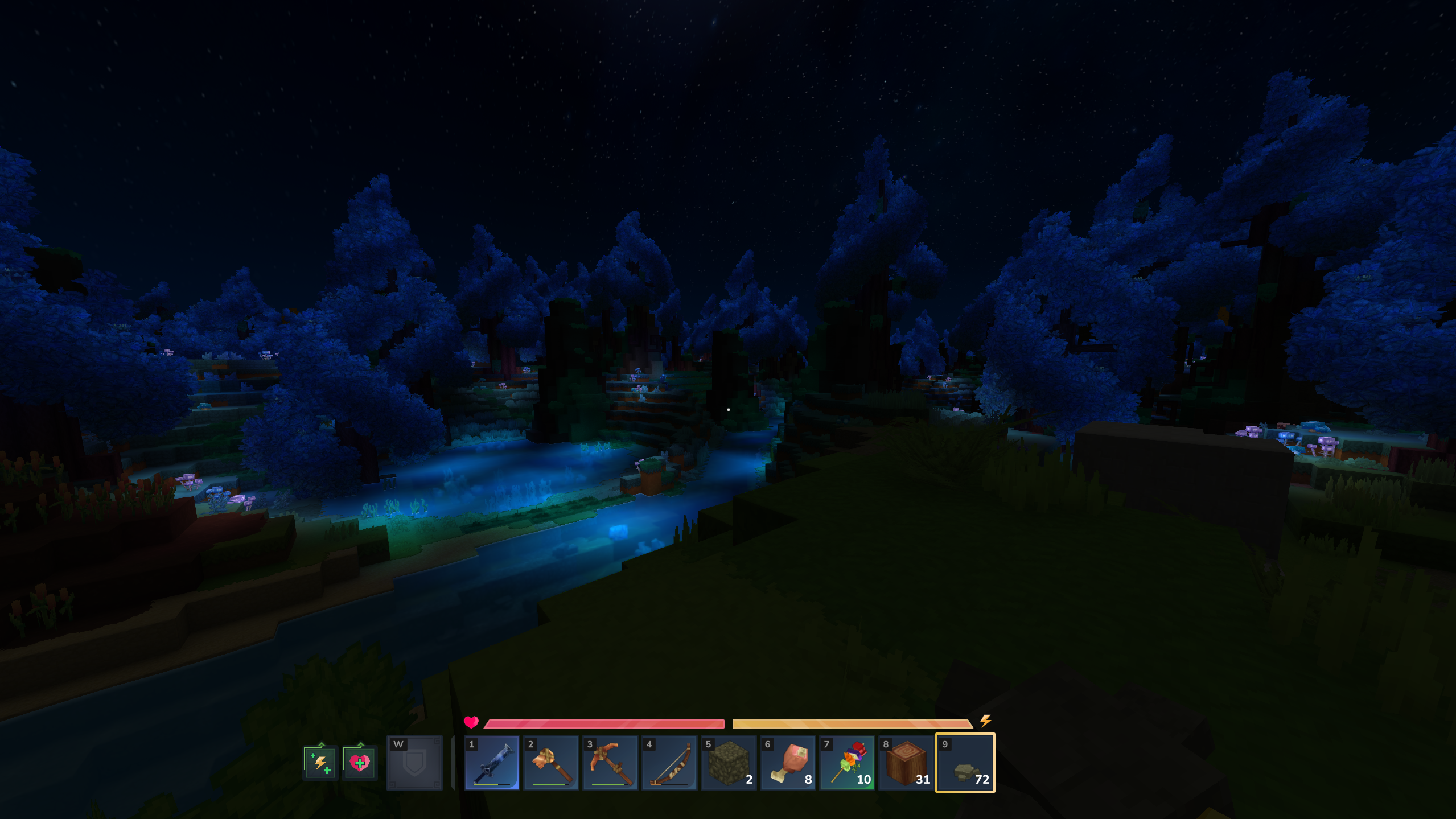Viewport: 1456px width, 819px height.
Task: Choose the colorful skewer food in slot 7
Action: [847, 763]
